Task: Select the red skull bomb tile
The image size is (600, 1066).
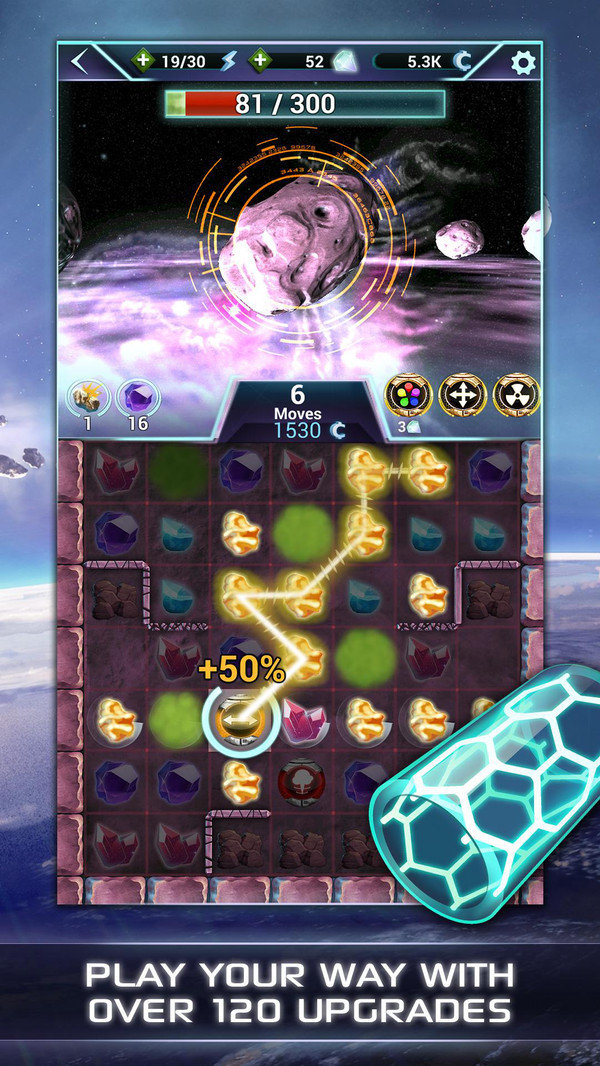Action: click(298, 780)
